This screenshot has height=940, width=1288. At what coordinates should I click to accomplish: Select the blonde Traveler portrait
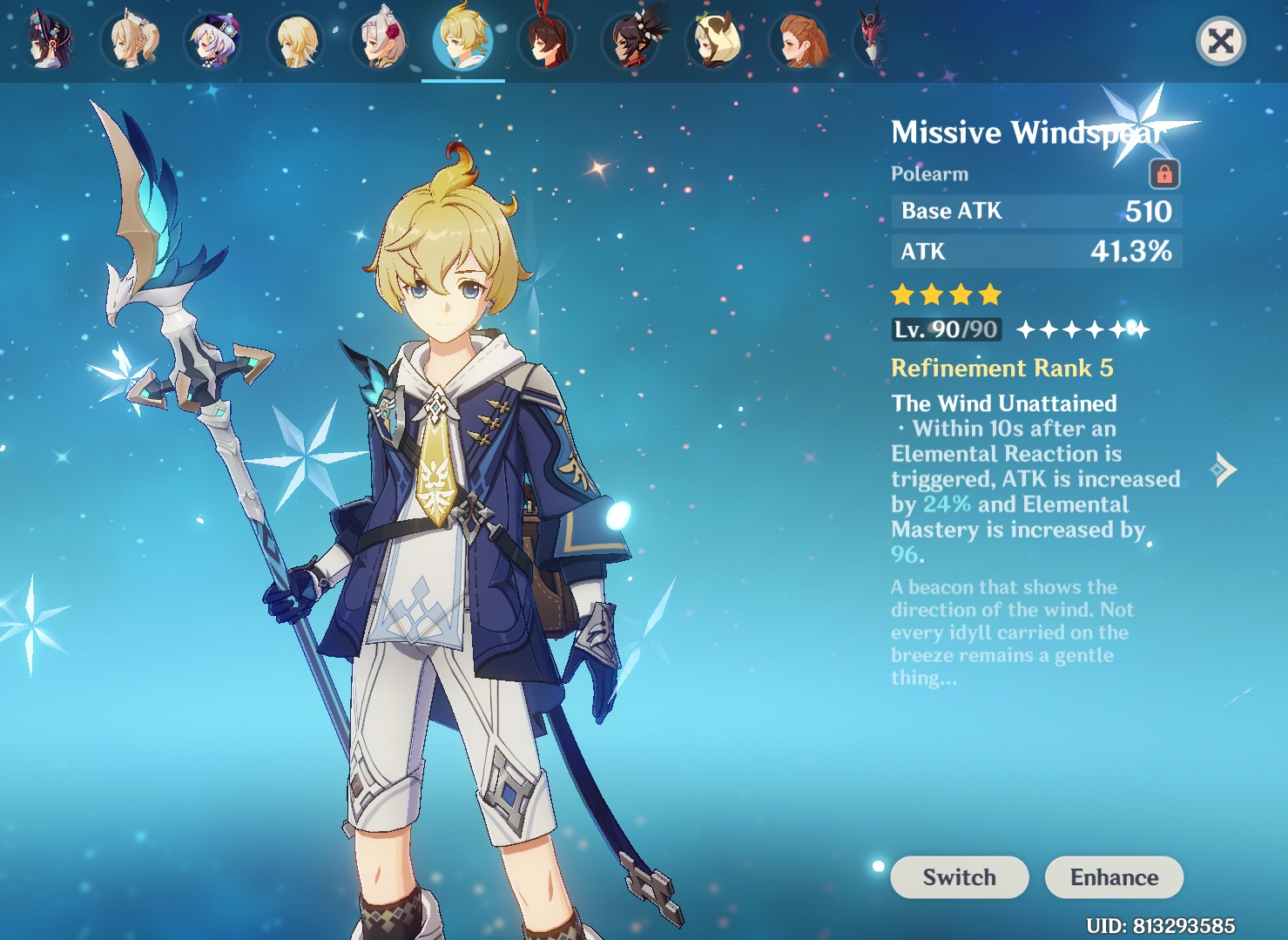297,41
